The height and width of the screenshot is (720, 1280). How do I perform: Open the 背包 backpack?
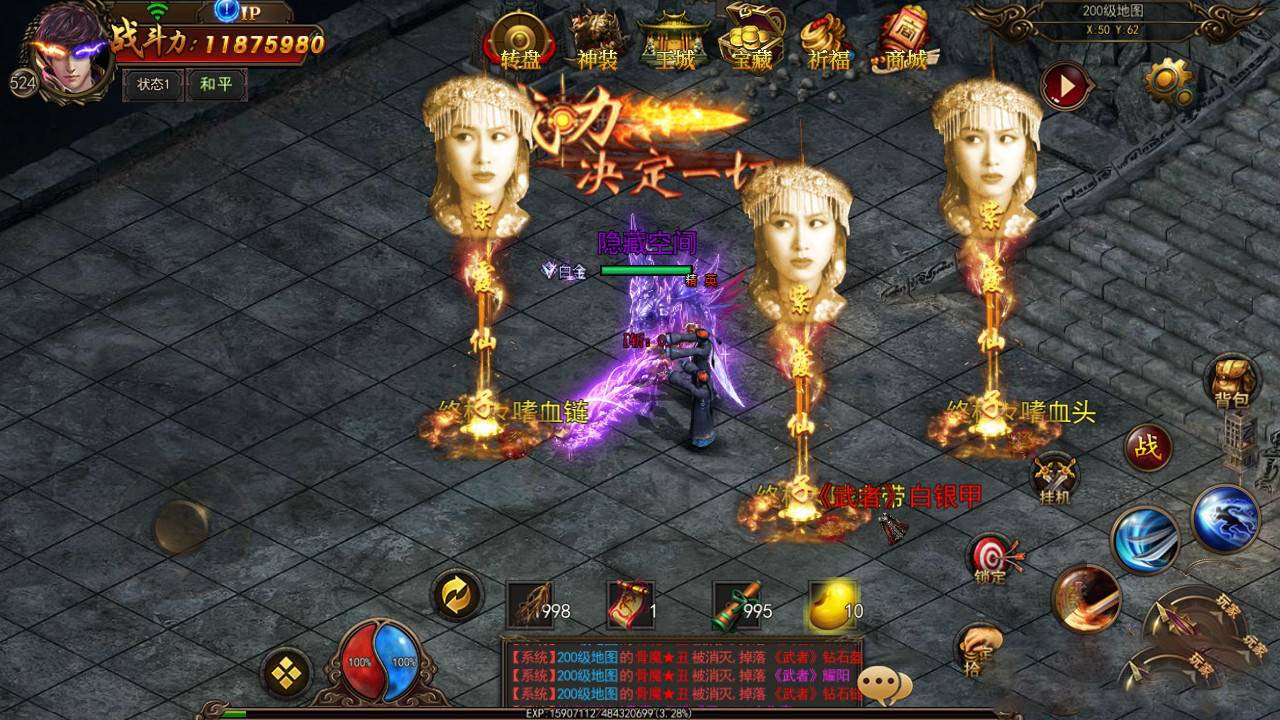1232,383
